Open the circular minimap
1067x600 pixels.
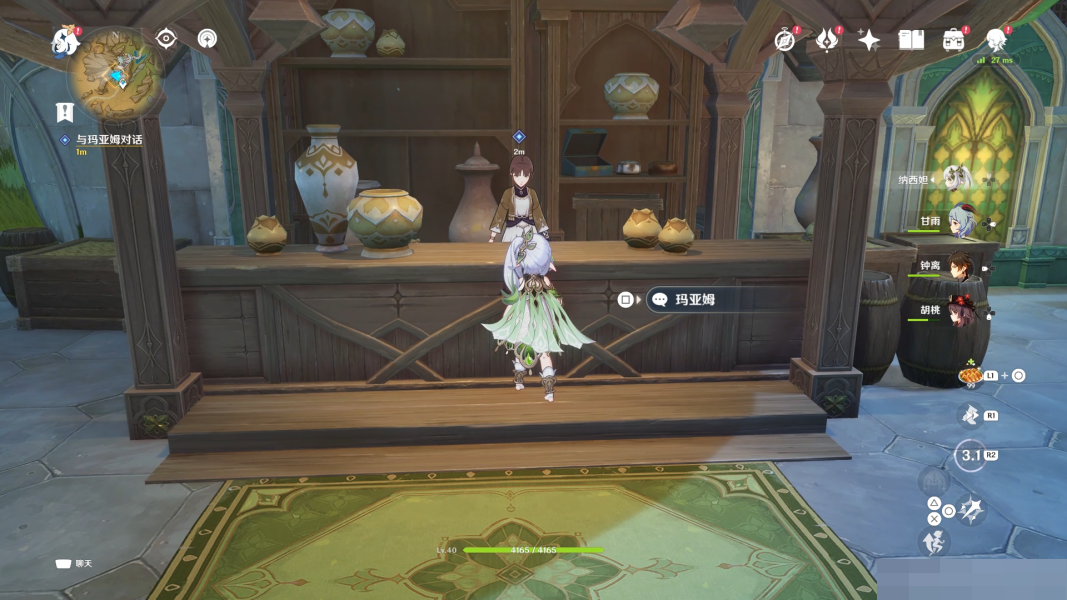pos(118,73)
